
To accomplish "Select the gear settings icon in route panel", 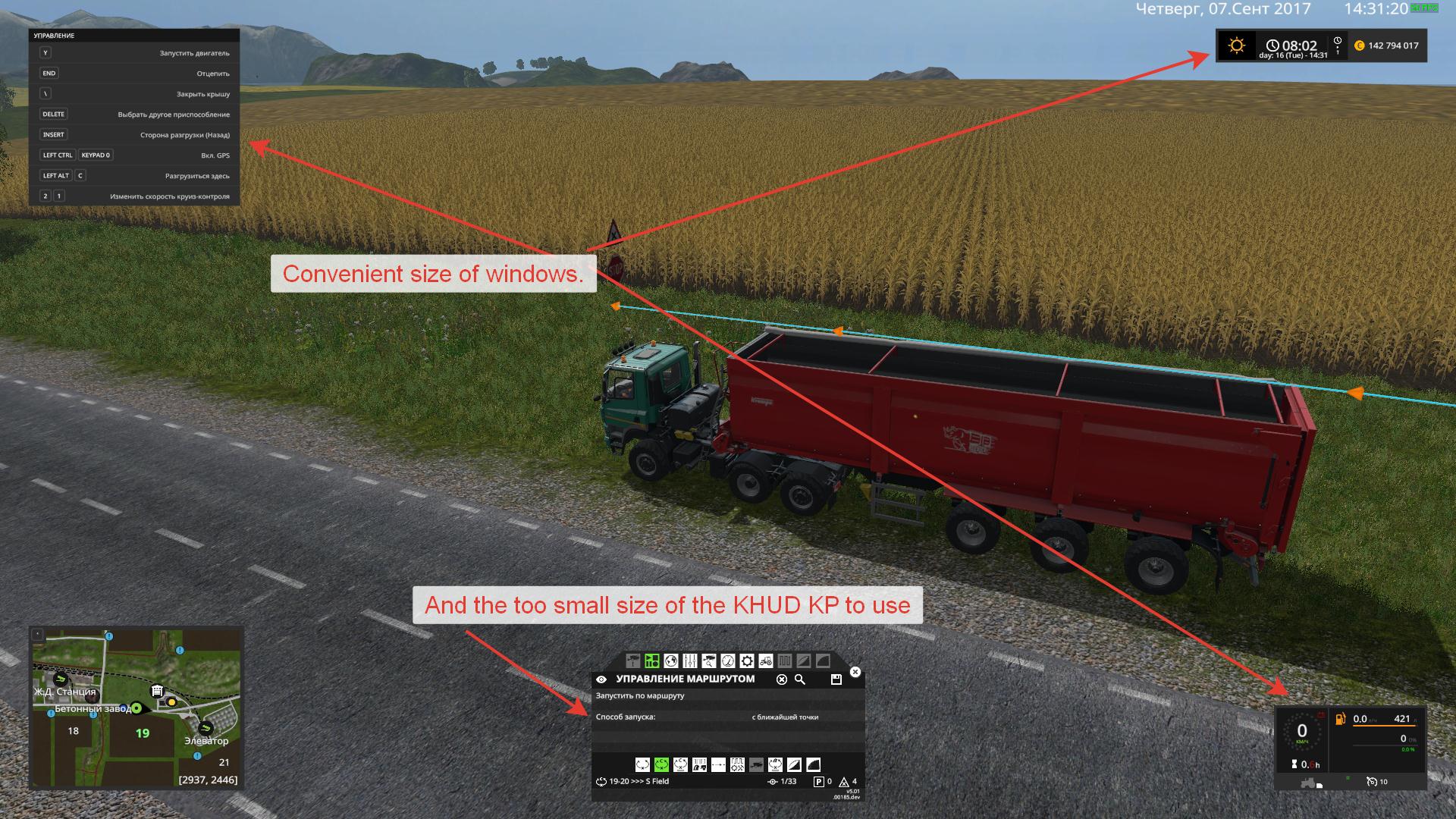I will 747,661.
